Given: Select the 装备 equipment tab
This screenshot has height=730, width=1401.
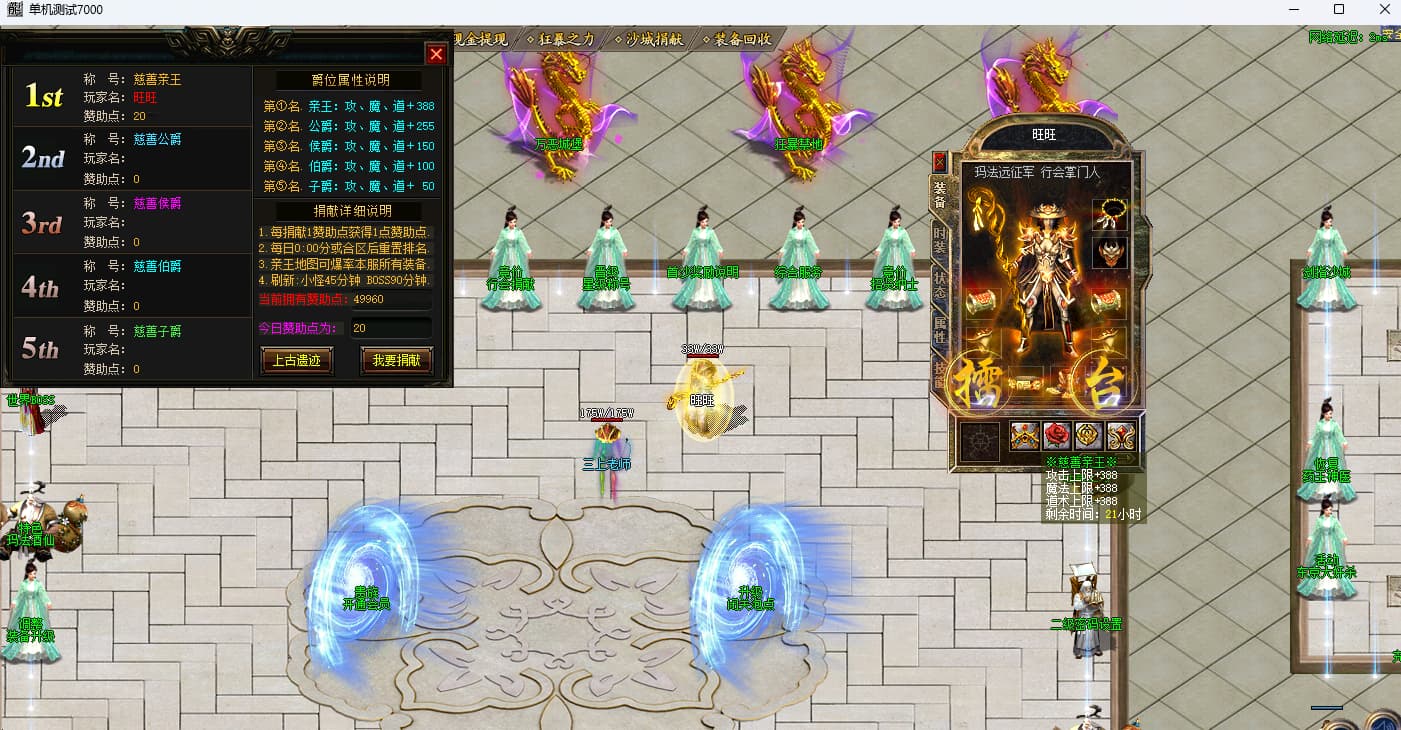Looking at the screenshot, I should [939, 194].
